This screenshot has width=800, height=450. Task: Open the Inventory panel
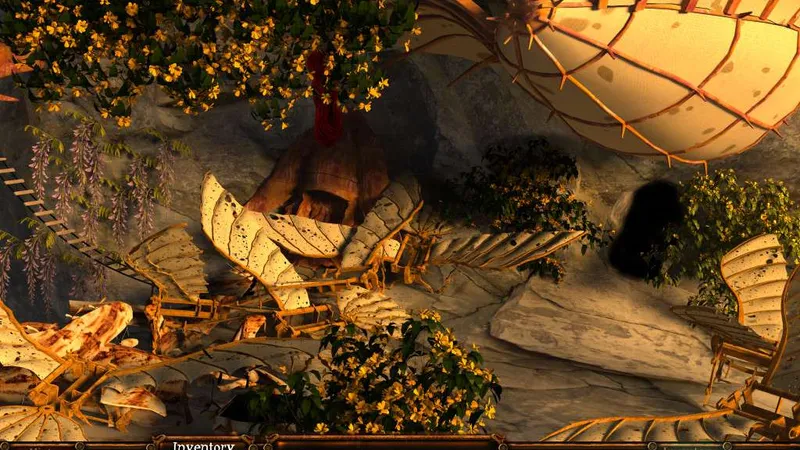click(x=203, y=444)
